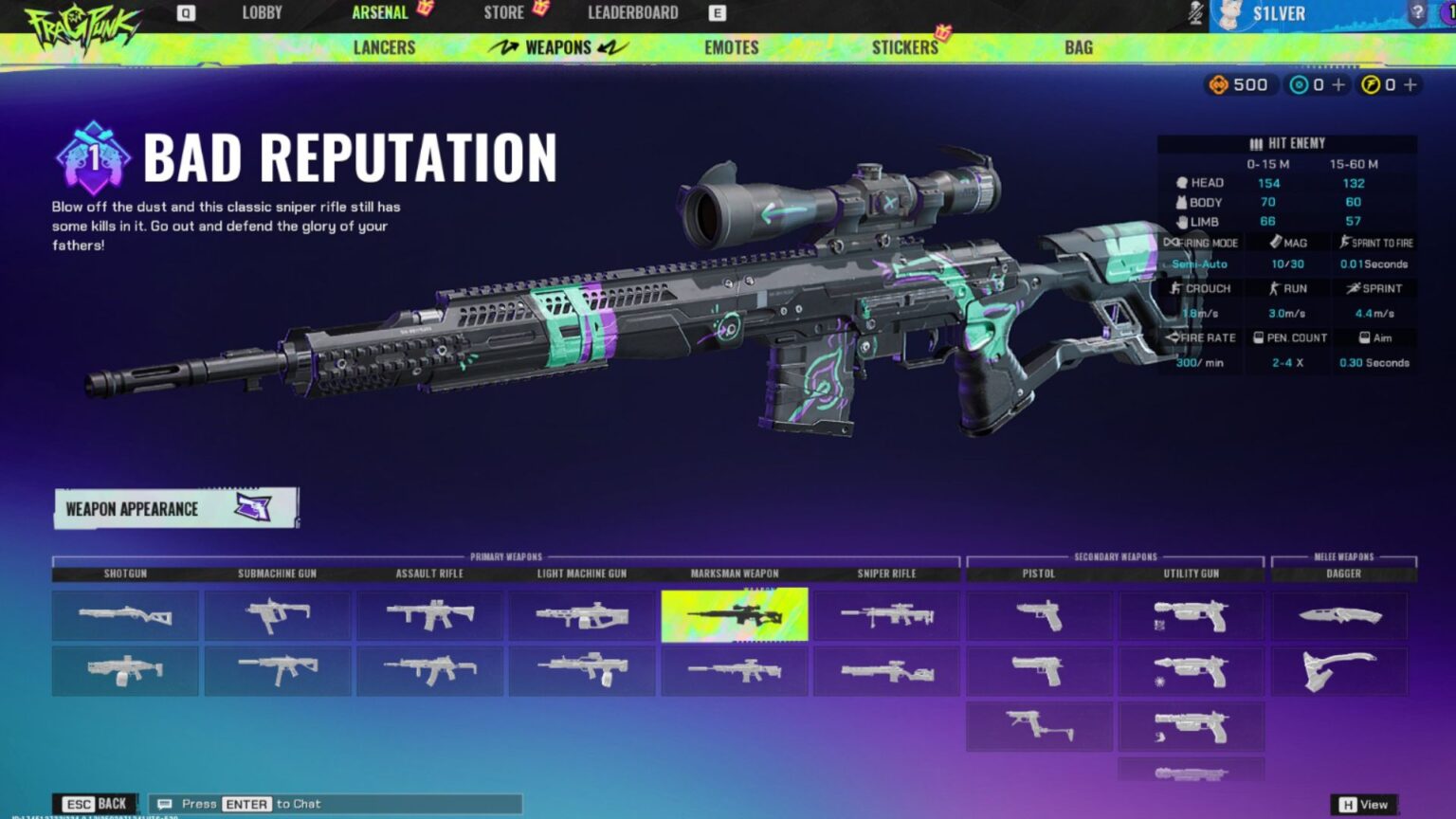Select the first Sniper Rifle thumbnail
Screen dimensions: 1456x819
[885, 615]
